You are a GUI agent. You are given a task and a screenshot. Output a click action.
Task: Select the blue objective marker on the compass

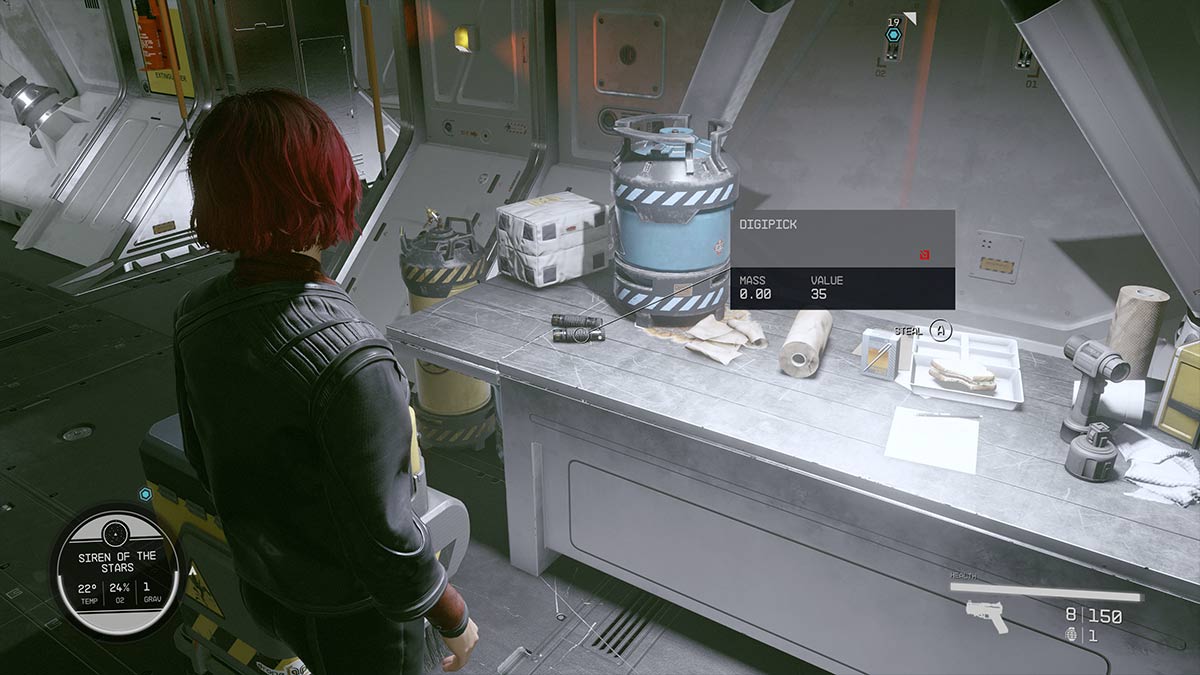click(894, 36)
